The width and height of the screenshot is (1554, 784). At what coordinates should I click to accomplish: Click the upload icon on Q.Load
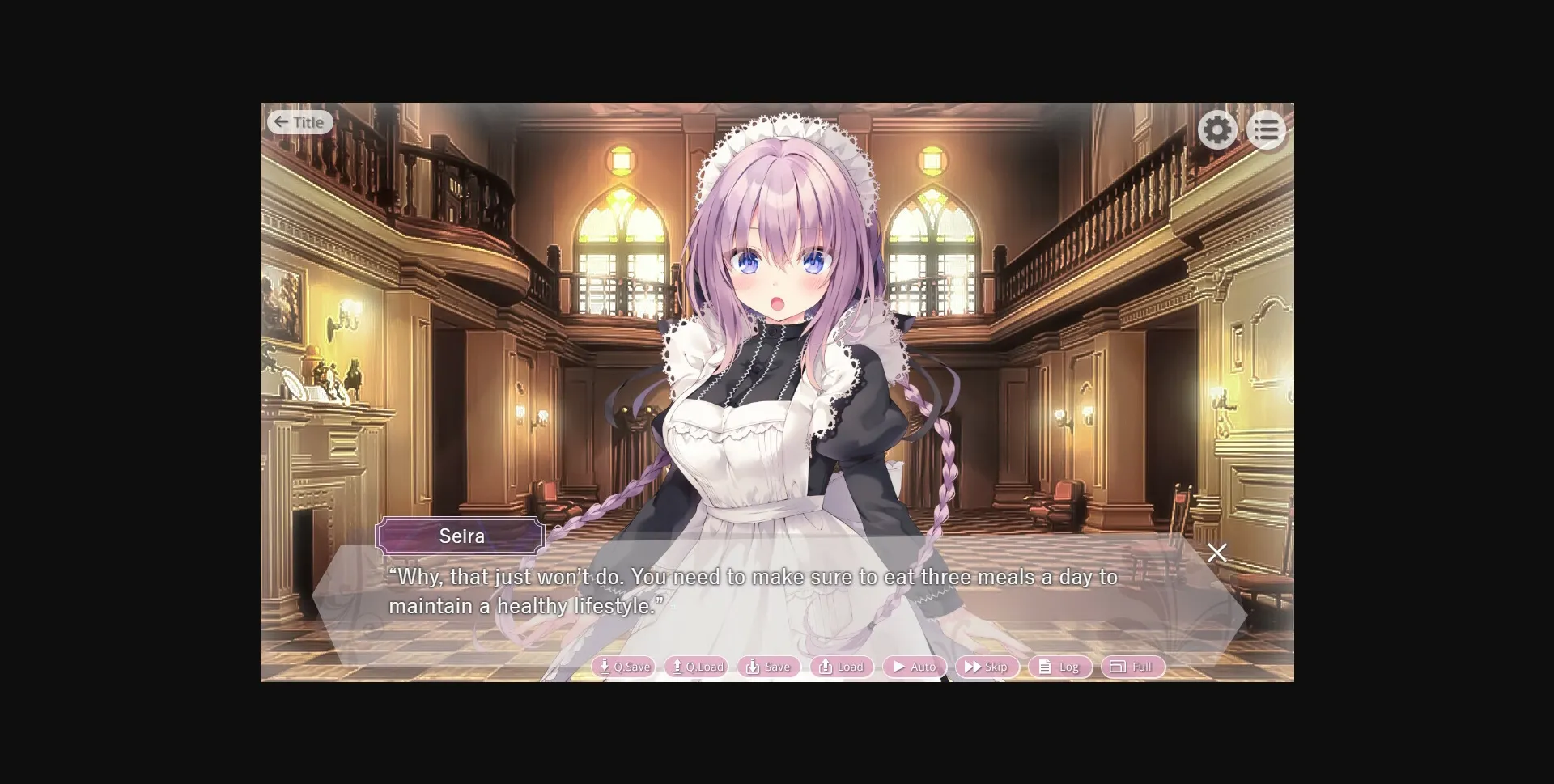[677, 666]
